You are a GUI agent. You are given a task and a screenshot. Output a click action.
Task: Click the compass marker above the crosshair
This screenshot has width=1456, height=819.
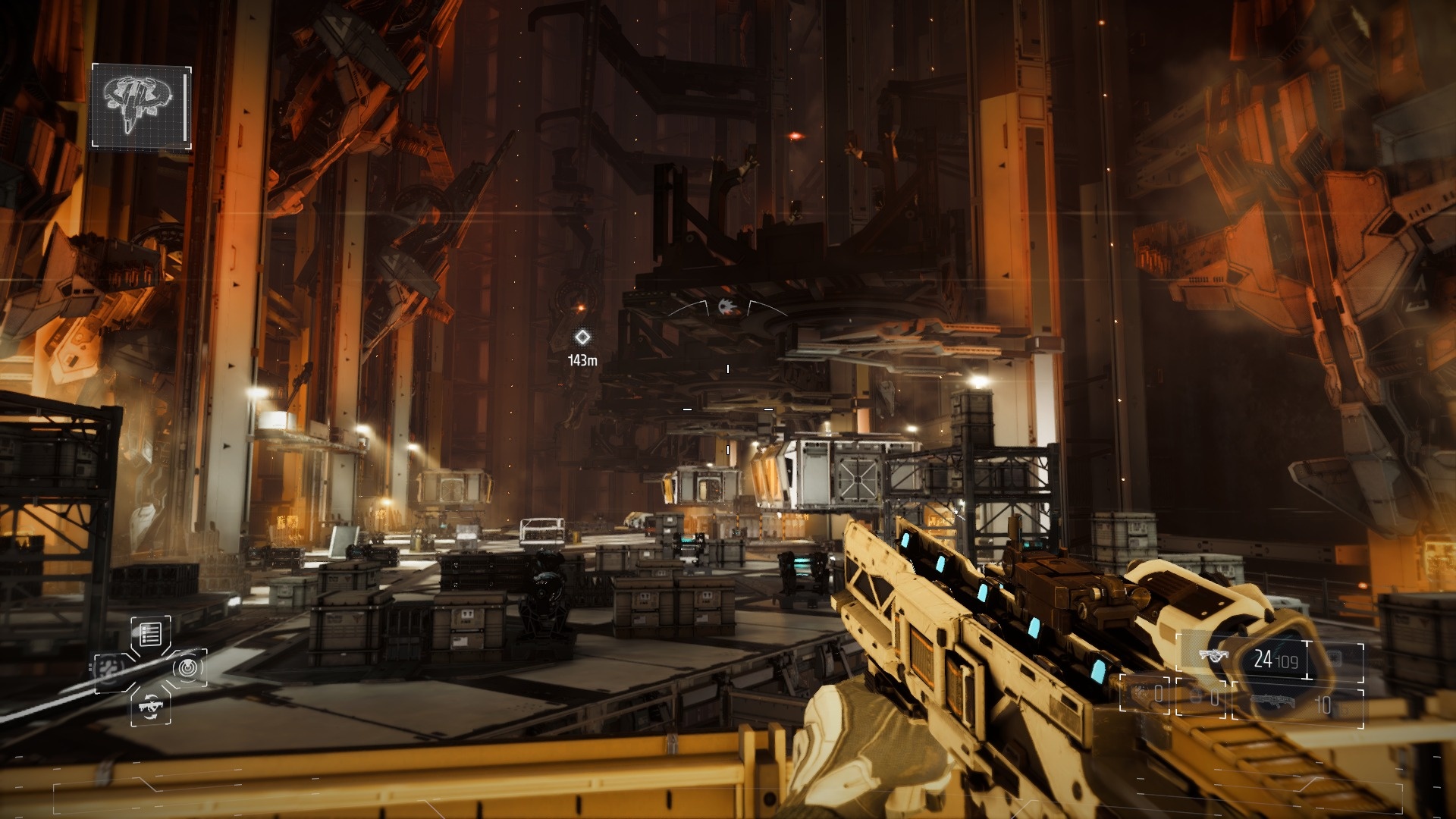(727, 307)
